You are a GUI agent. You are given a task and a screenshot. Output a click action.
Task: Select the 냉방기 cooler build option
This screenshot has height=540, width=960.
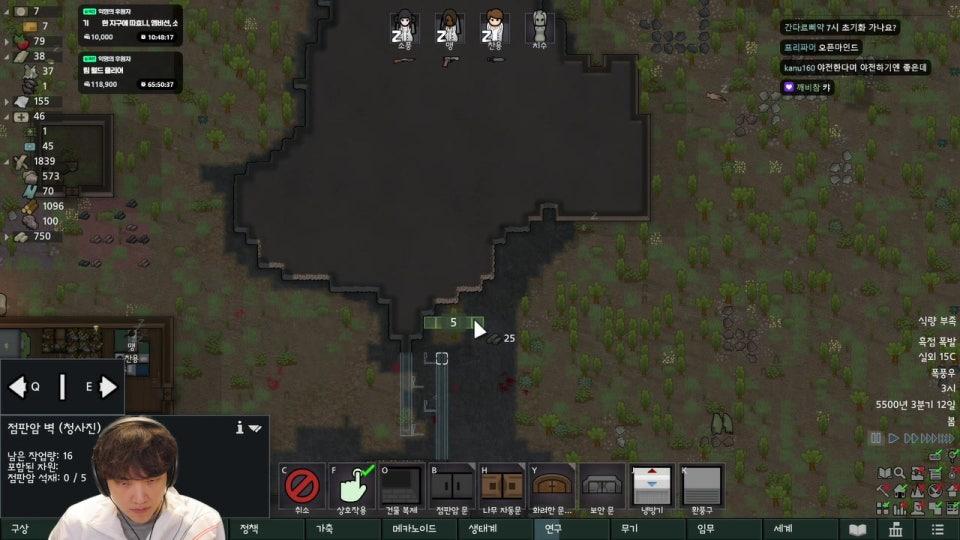652,488
